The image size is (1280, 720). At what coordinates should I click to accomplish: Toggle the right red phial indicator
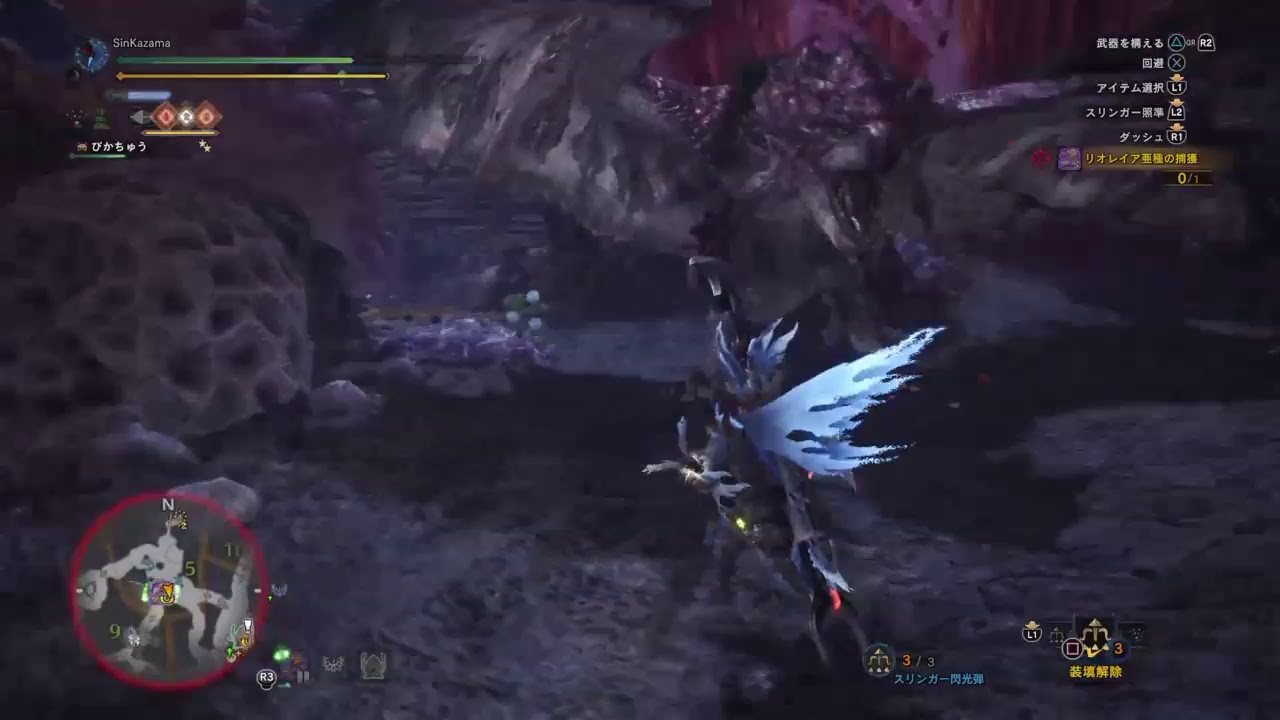[x=206, y=116]
